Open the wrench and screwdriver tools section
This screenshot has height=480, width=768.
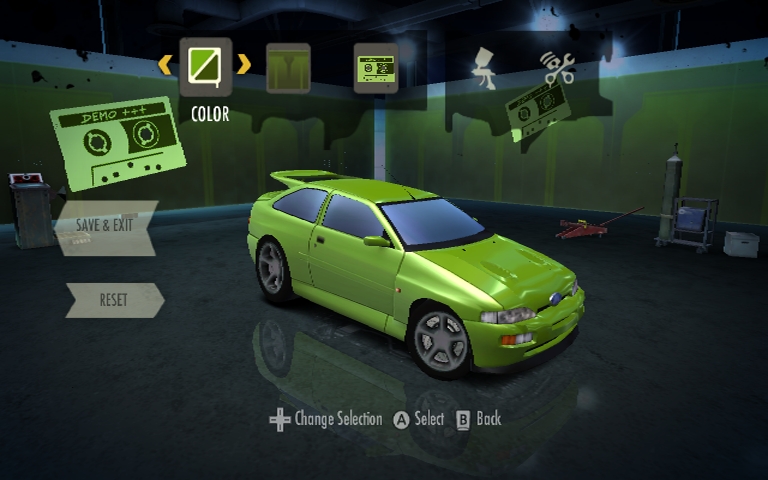coord(557,67)
